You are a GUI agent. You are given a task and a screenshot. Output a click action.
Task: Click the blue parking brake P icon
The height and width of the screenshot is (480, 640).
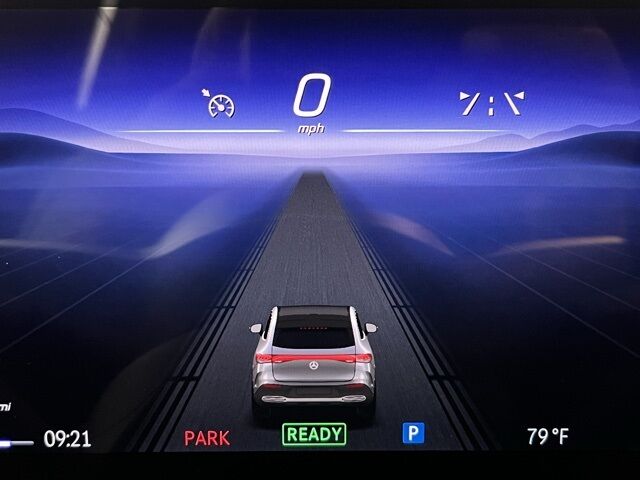click(x=413, y=433)
